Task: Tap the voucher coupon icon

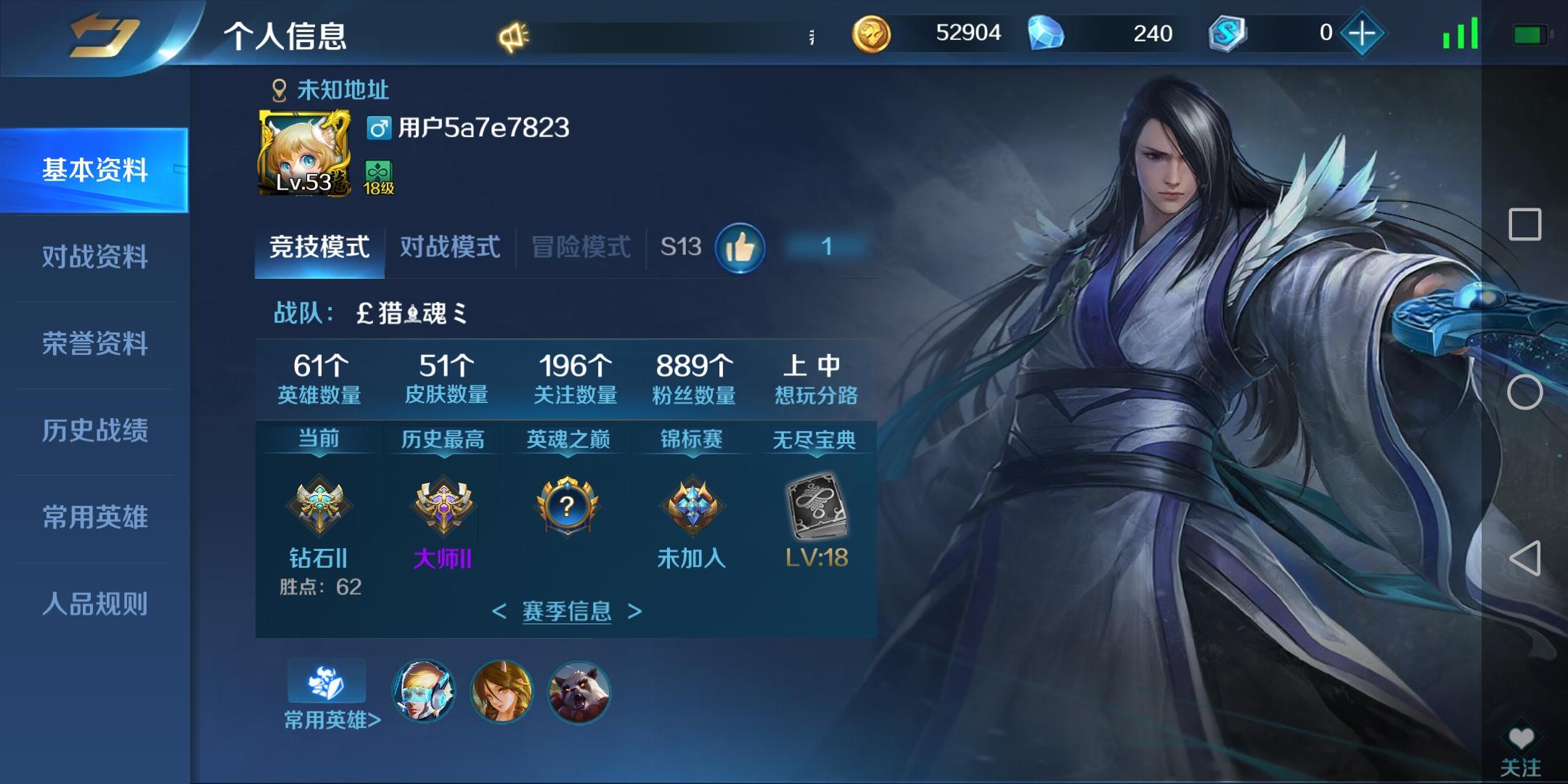Action: click(x=1228, y=33)
